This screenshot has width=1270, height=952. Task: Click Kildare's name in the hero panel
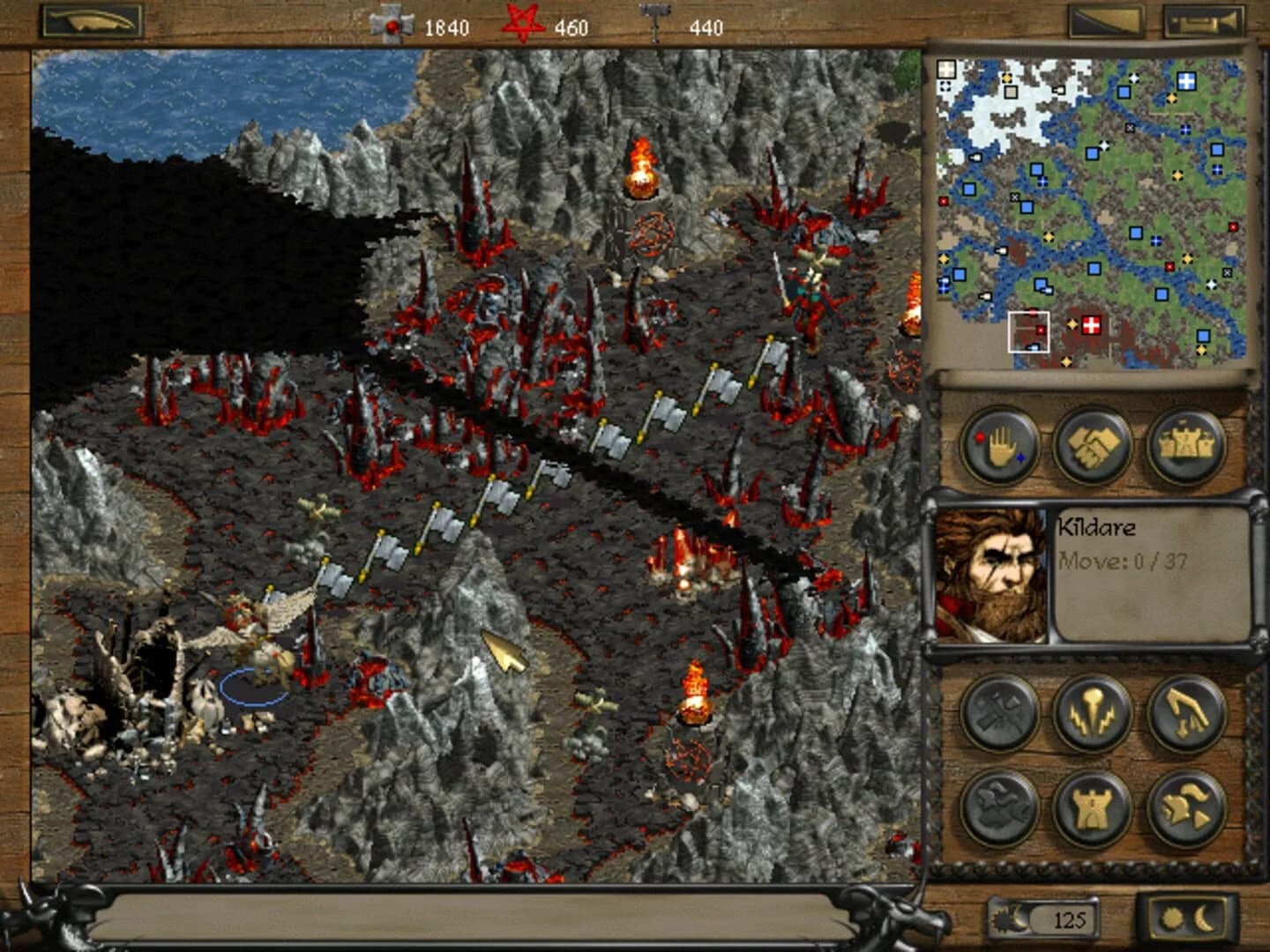pyautogui.click(x=1097, y=527)
